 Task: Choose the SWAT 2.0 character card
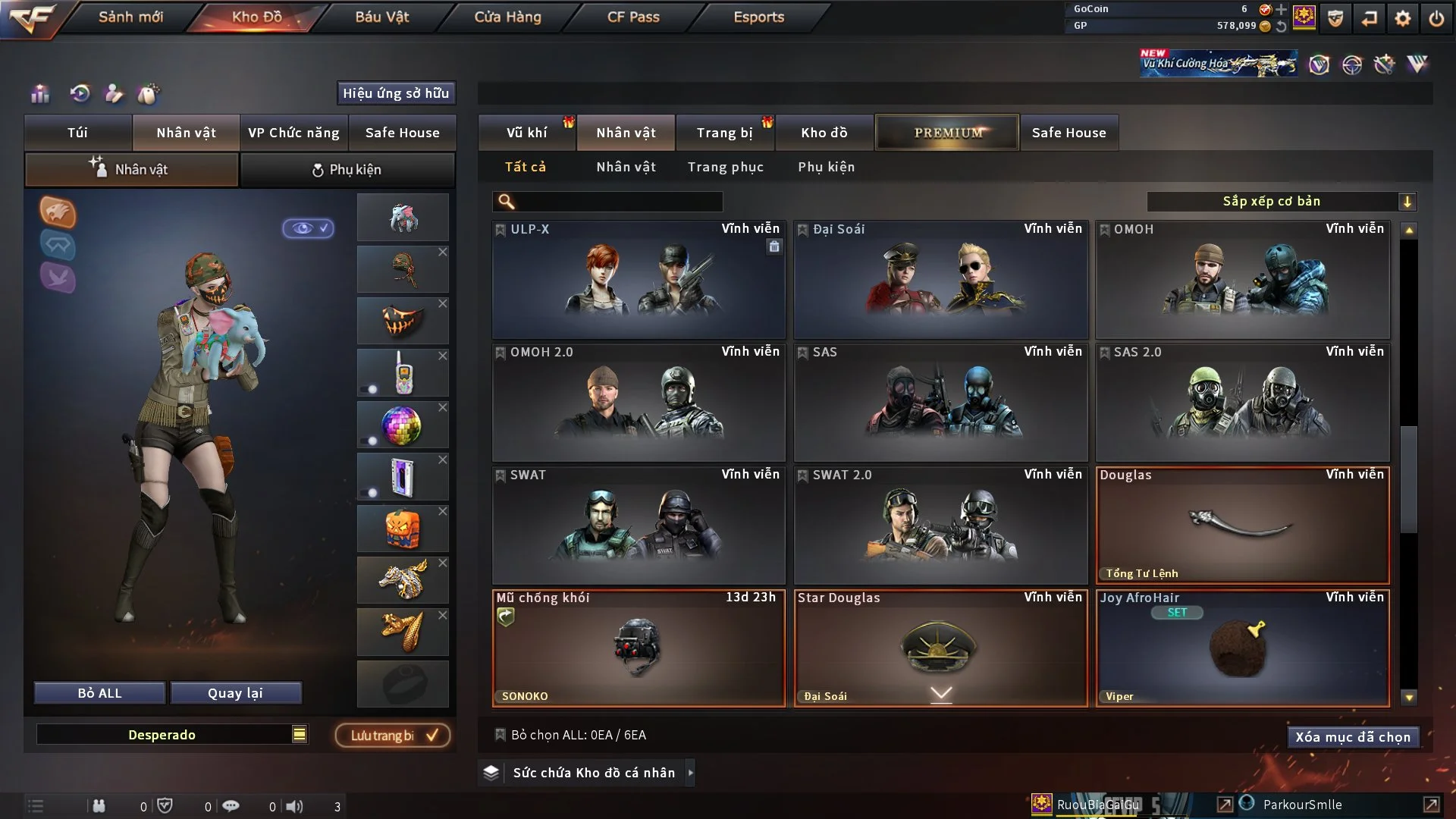click(x=940, y=526)
